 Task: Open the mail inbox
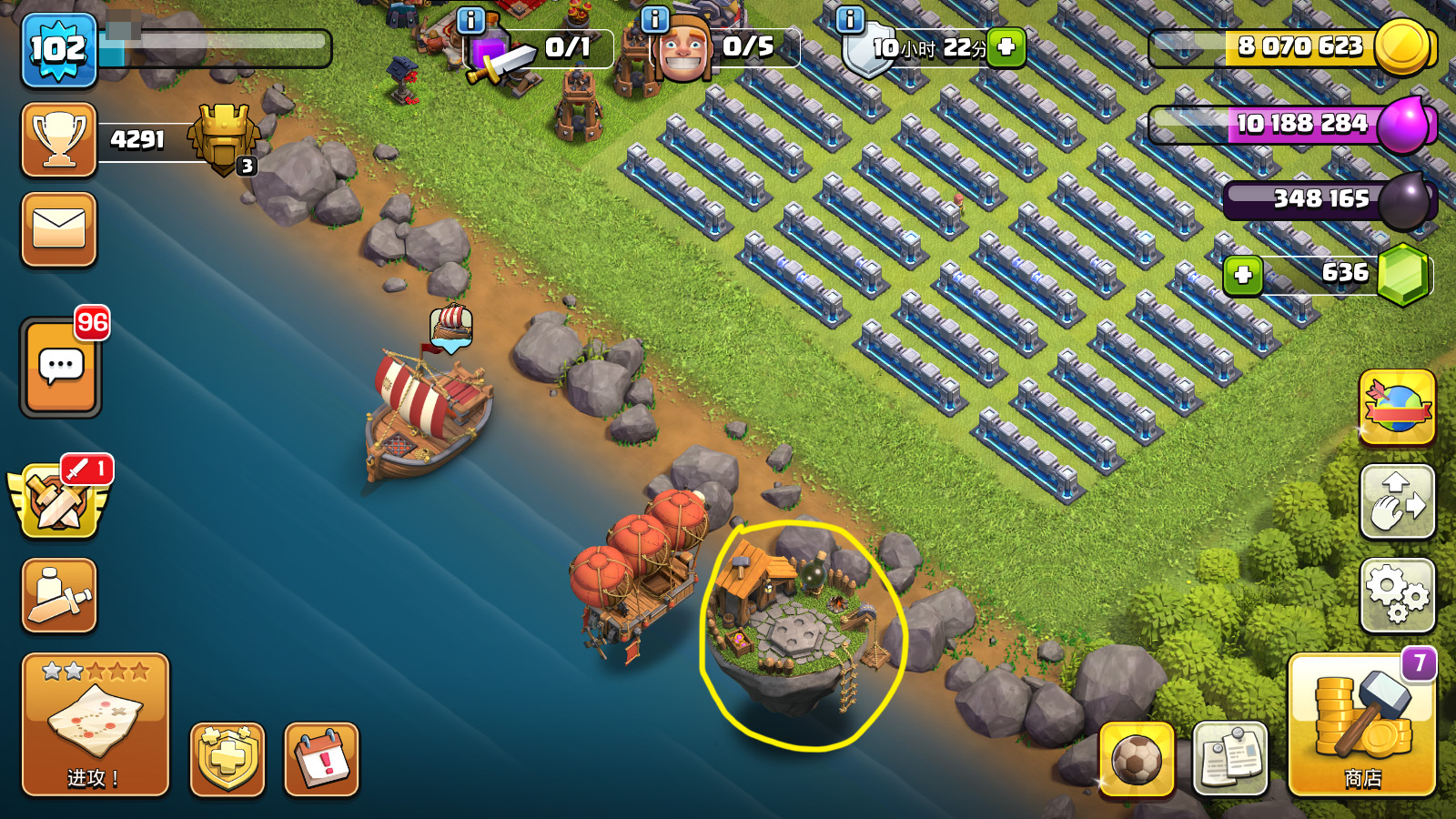[x=59, y=229]
